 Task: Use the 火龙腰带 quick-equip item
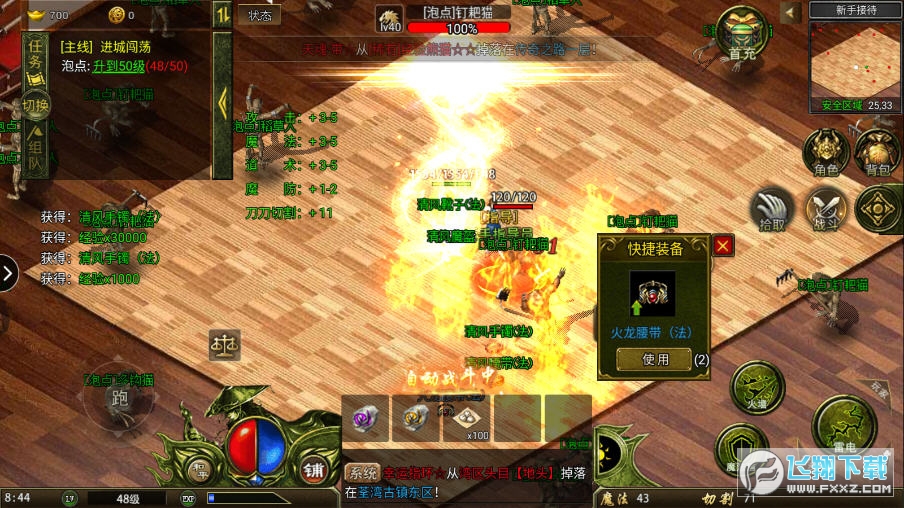click(655, 360)
